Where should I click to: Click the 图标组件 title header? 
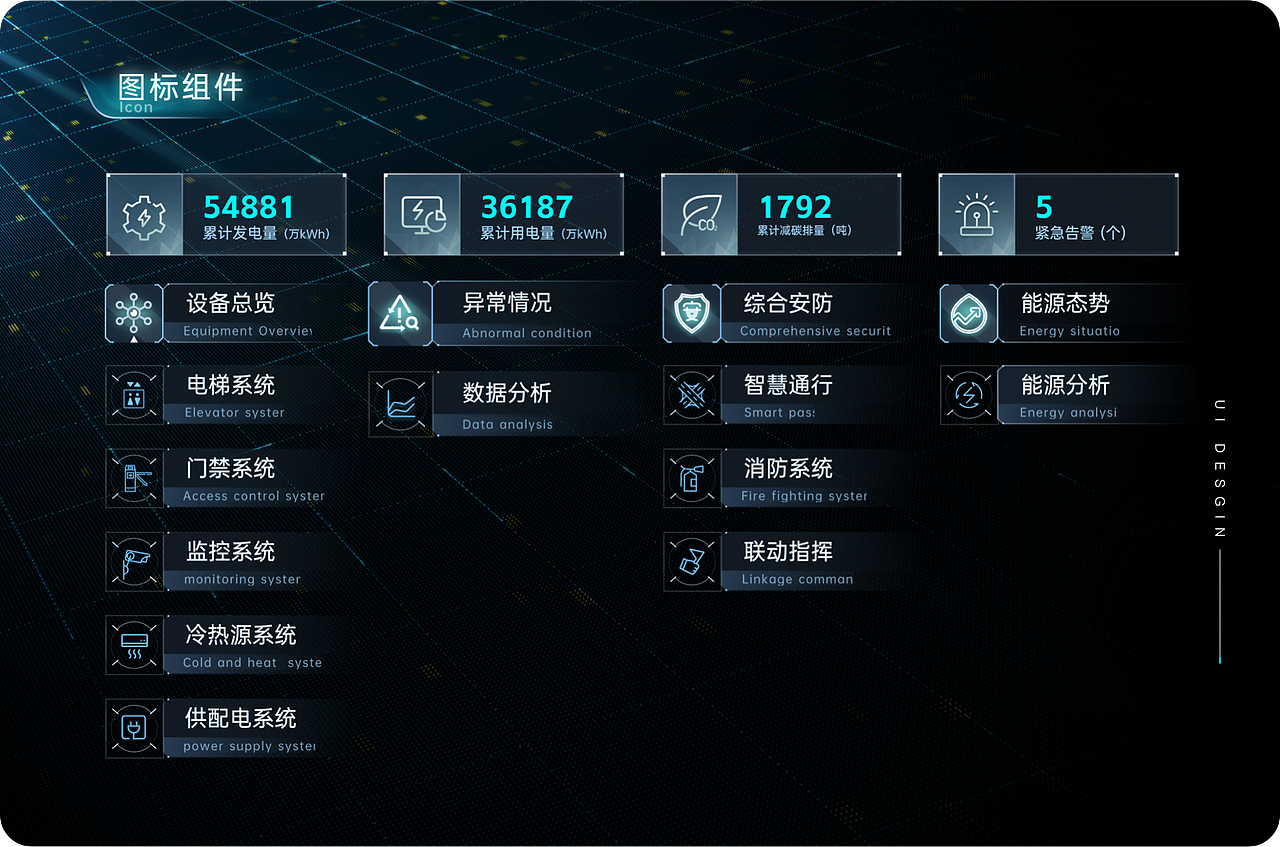(176, 89)
